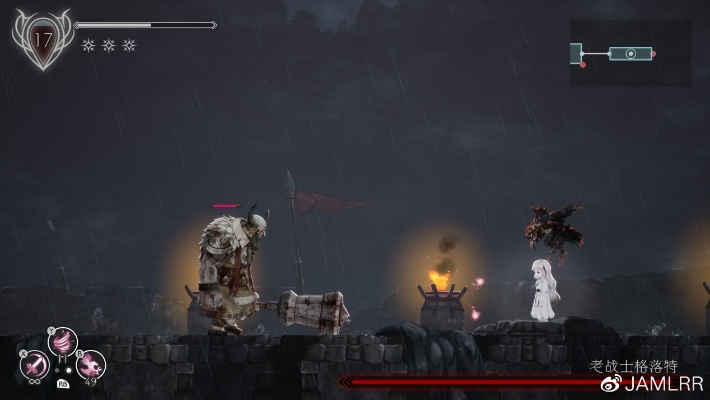Click the level 17 crest emblem

pos(43,39)
